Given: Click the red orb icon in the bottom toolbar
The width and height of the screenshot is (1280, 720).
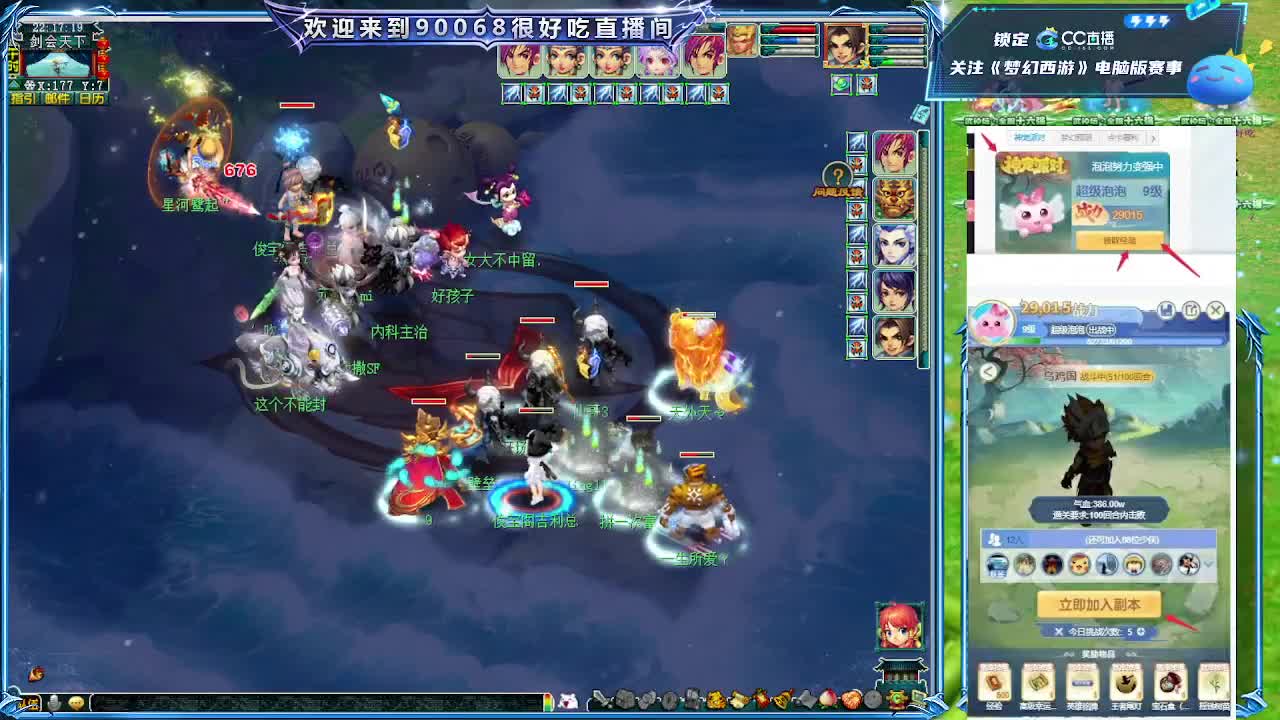Looking at the screenshot, I should coord(852,699).
